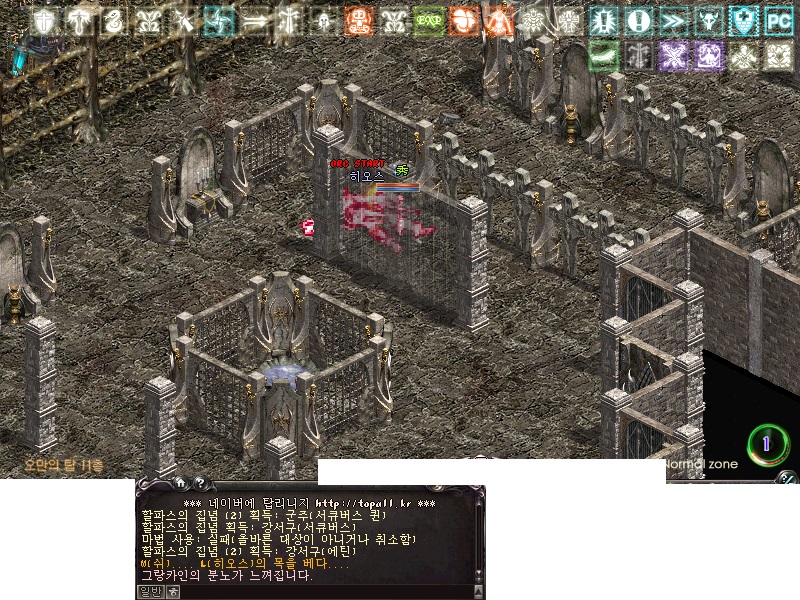Click the teal brick shield icon
The width and height of the screenshot is (800, 600).
point(743,20)
